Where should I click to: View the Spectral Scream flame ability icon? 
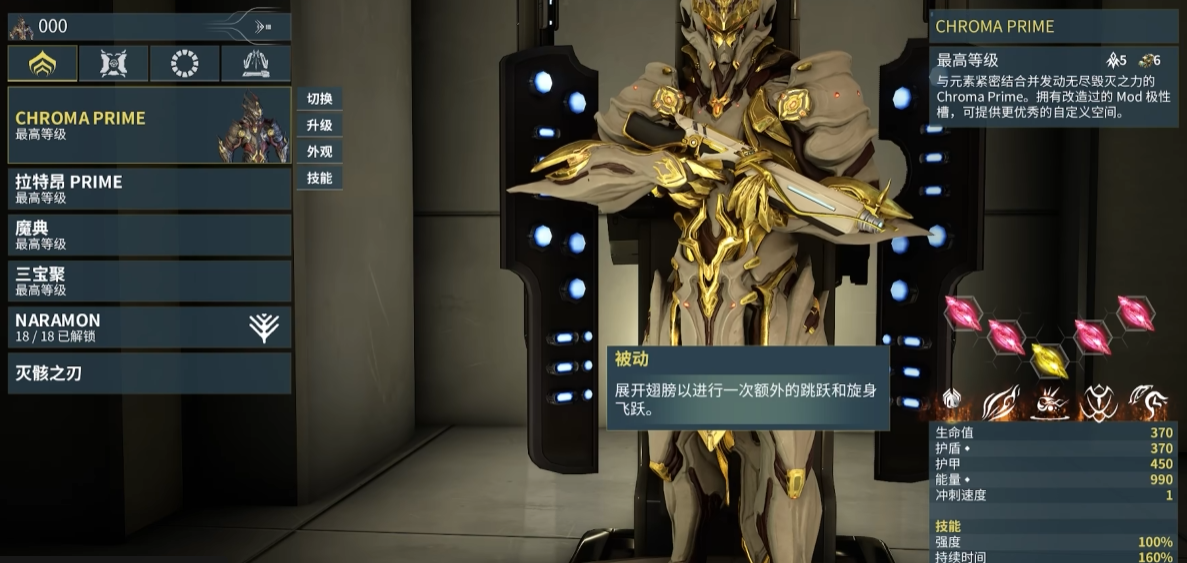(1001, 402)
